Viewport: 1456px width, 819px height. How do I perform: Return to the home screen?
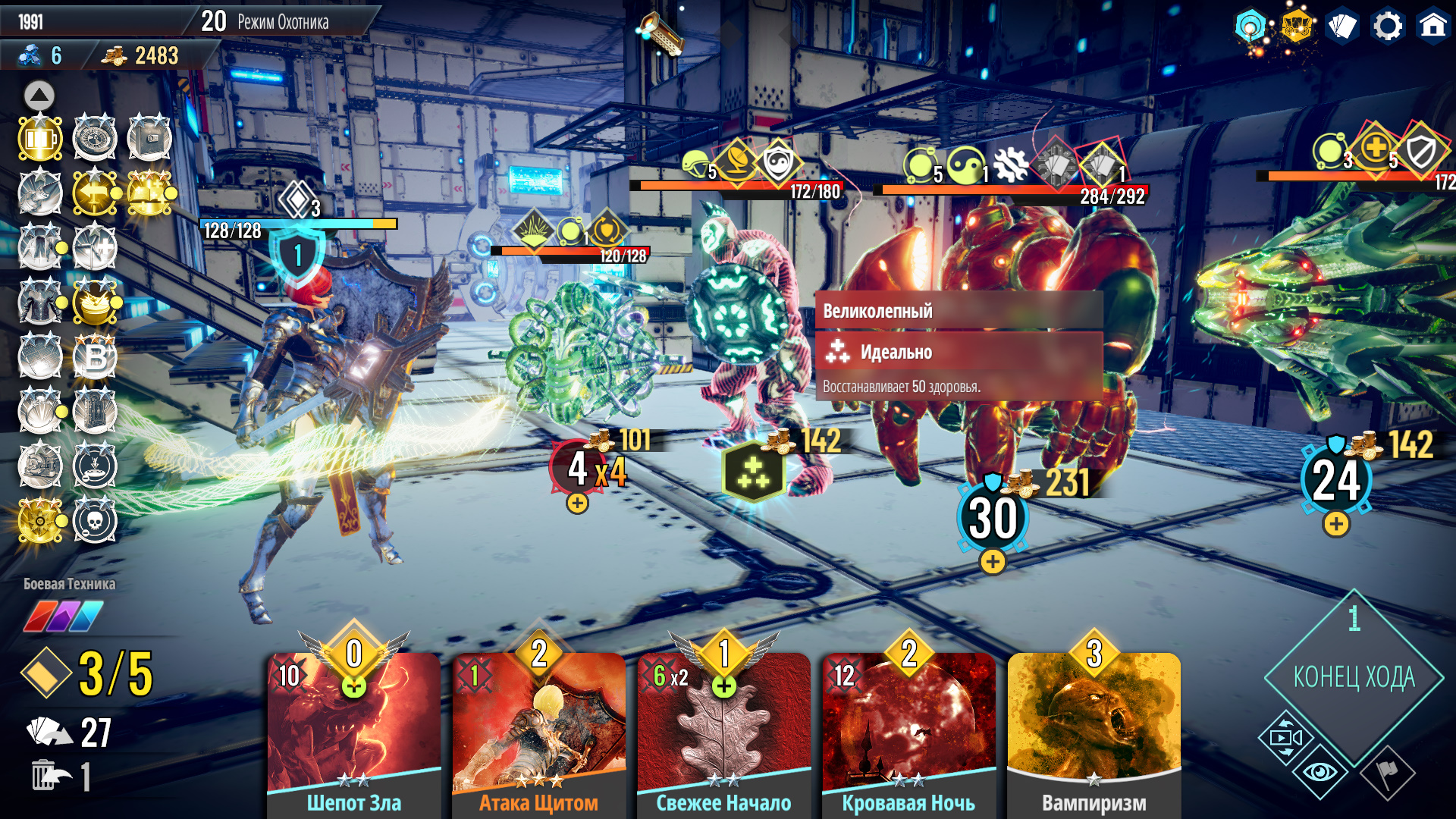(1432, 27)
